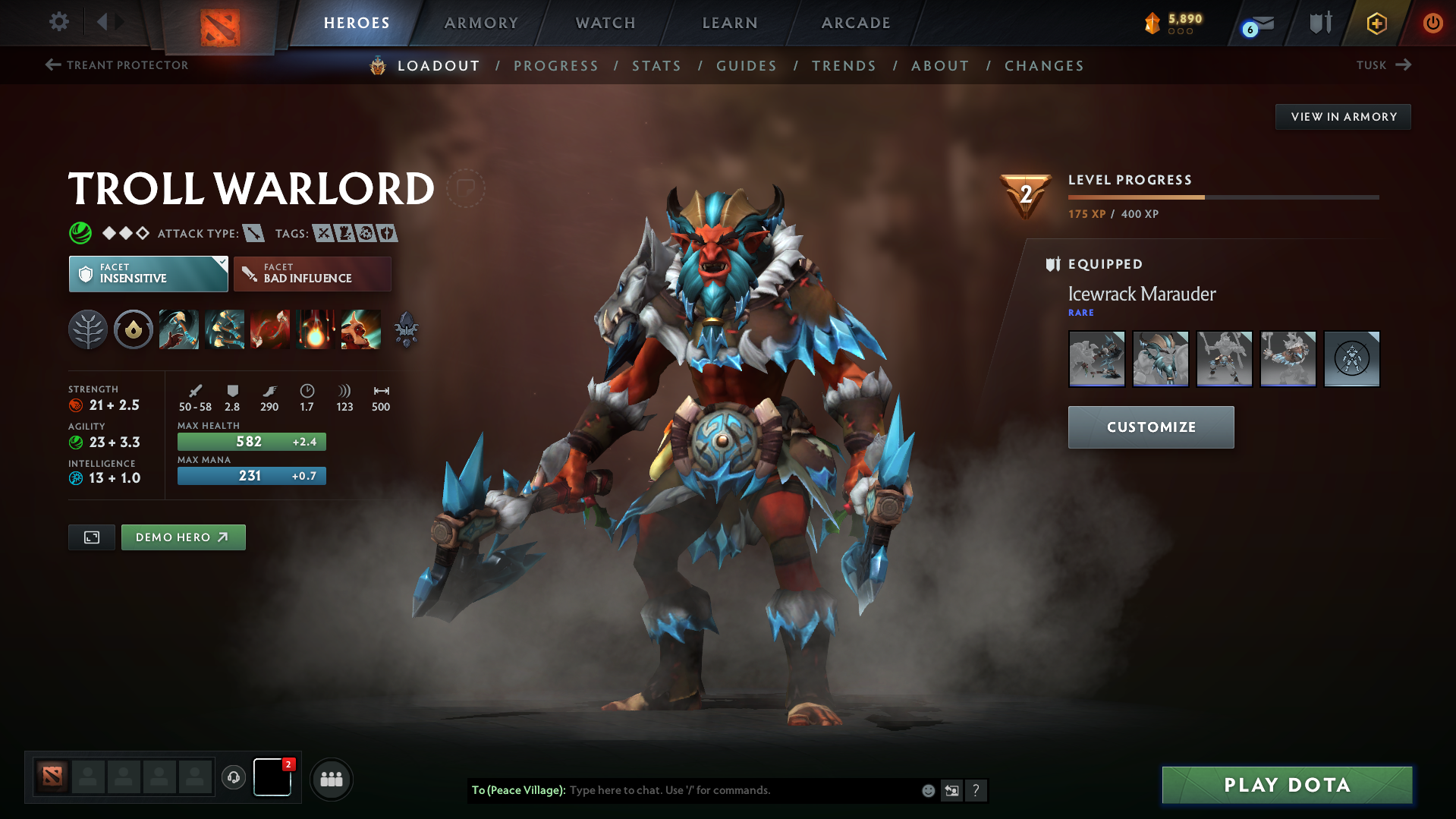This screenshot has width=1456, height=819.
Task: Click the innate ability circle icon
Action: [x=134, y=329]
